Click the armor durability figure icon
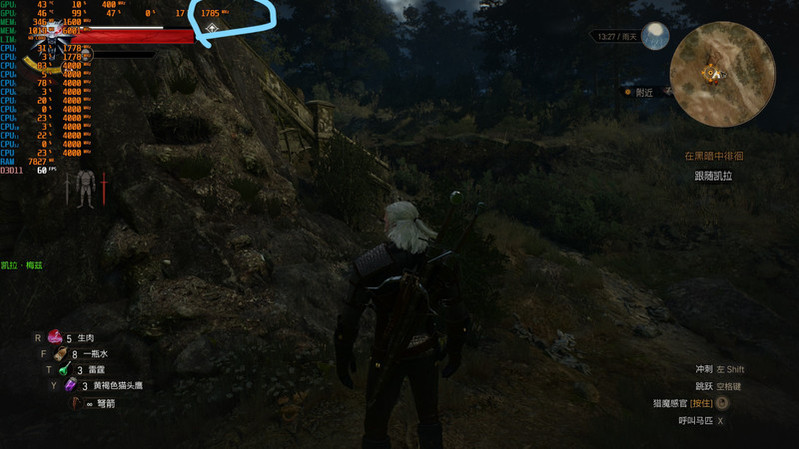 (85, 187)
